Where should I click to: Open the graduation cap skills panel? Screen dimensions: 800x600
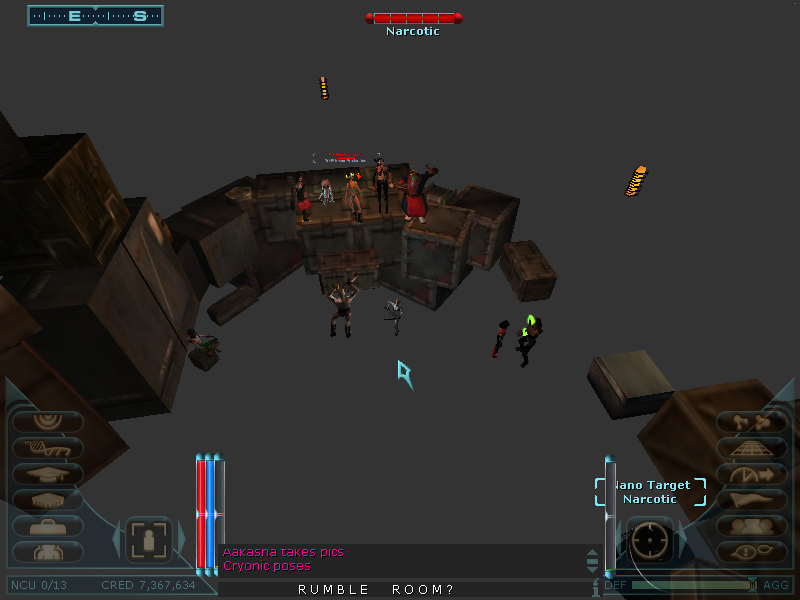(x=47, y=474)
